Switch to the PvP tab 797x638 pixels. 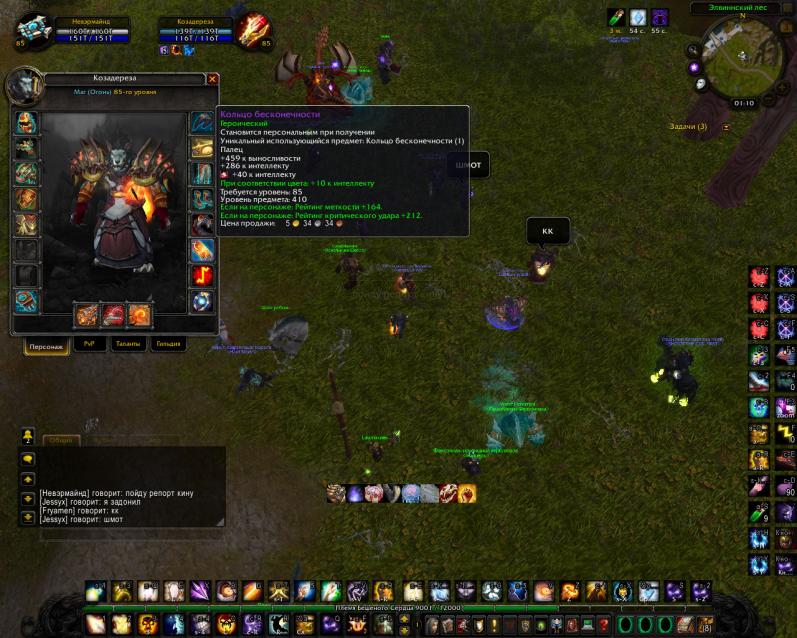[x=87, y=343]
